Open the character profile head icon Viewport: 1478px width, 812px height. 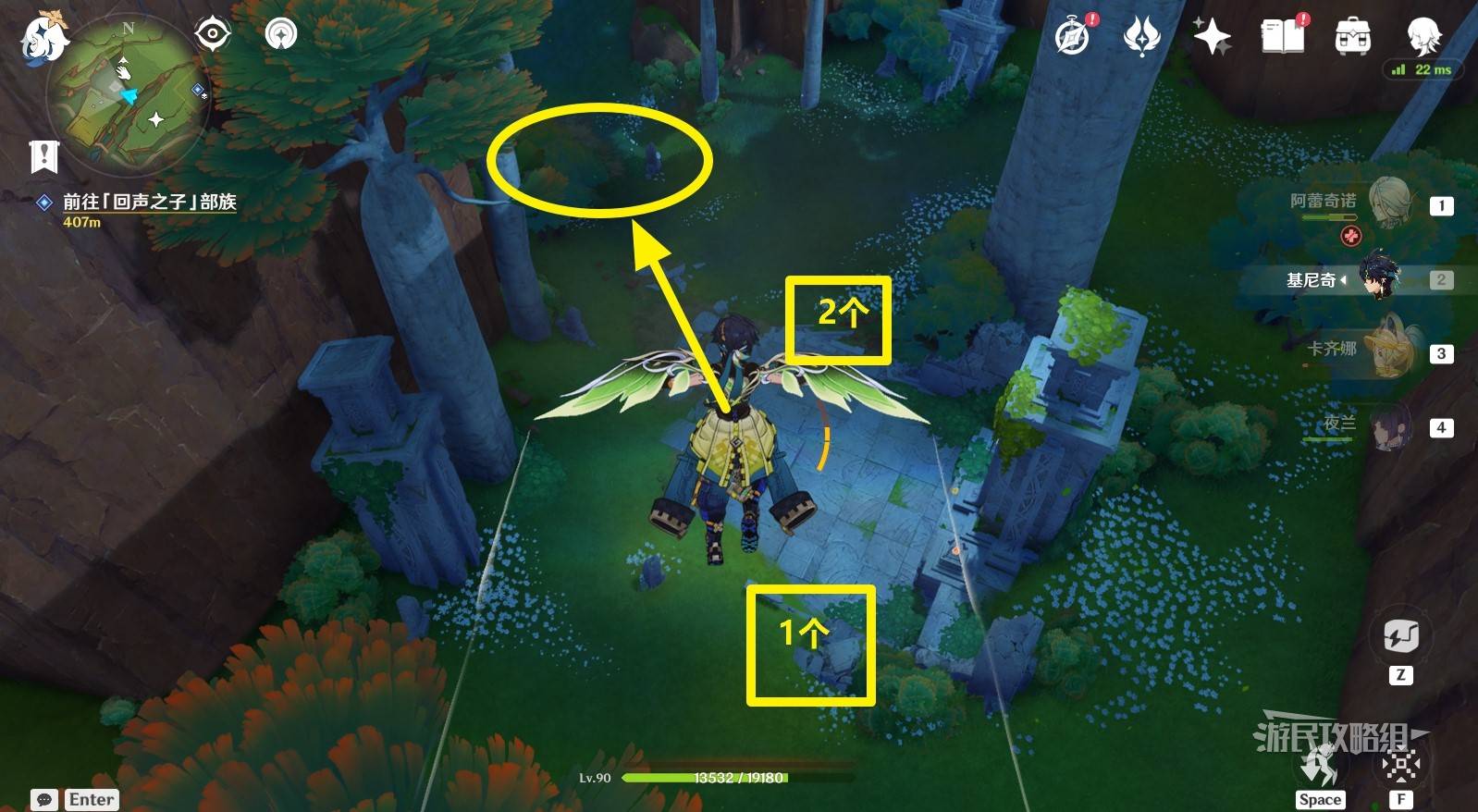[x=1423, y=37]
